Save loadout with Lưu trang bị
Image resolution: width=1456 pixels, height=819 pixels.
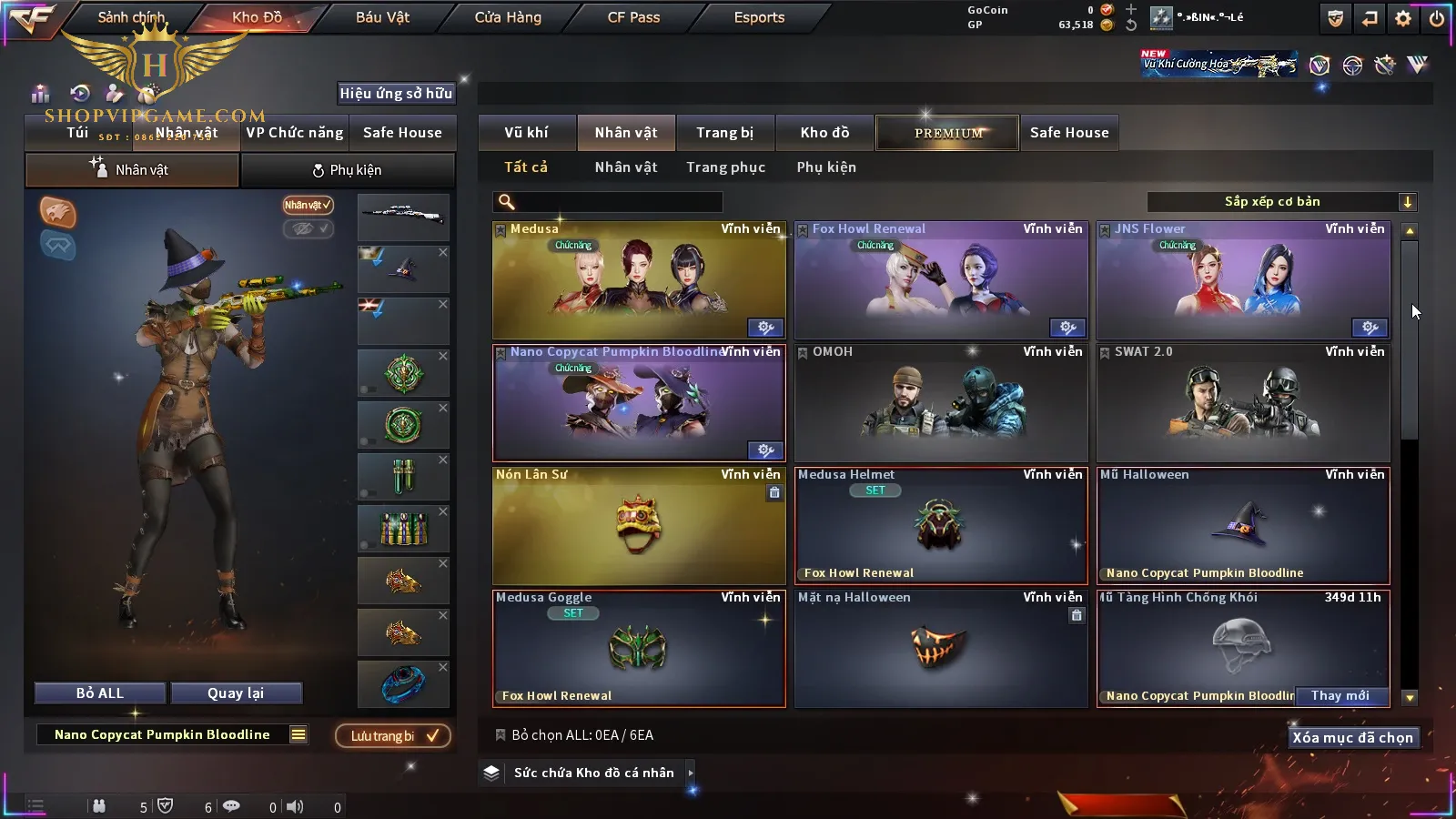[393, 736]
